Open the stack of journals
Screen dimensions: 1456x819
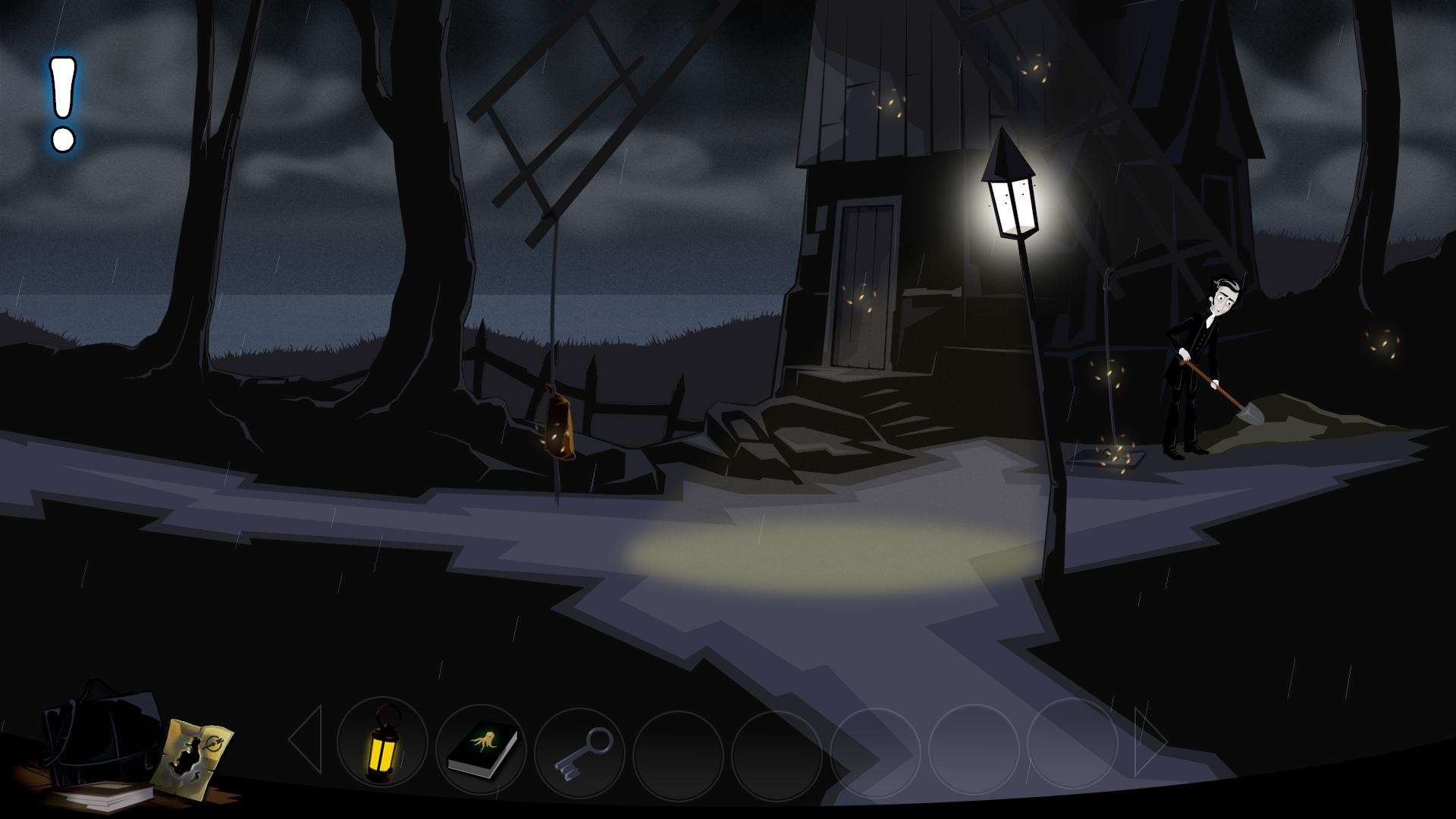pyautogui.click(x=99, y=795)
